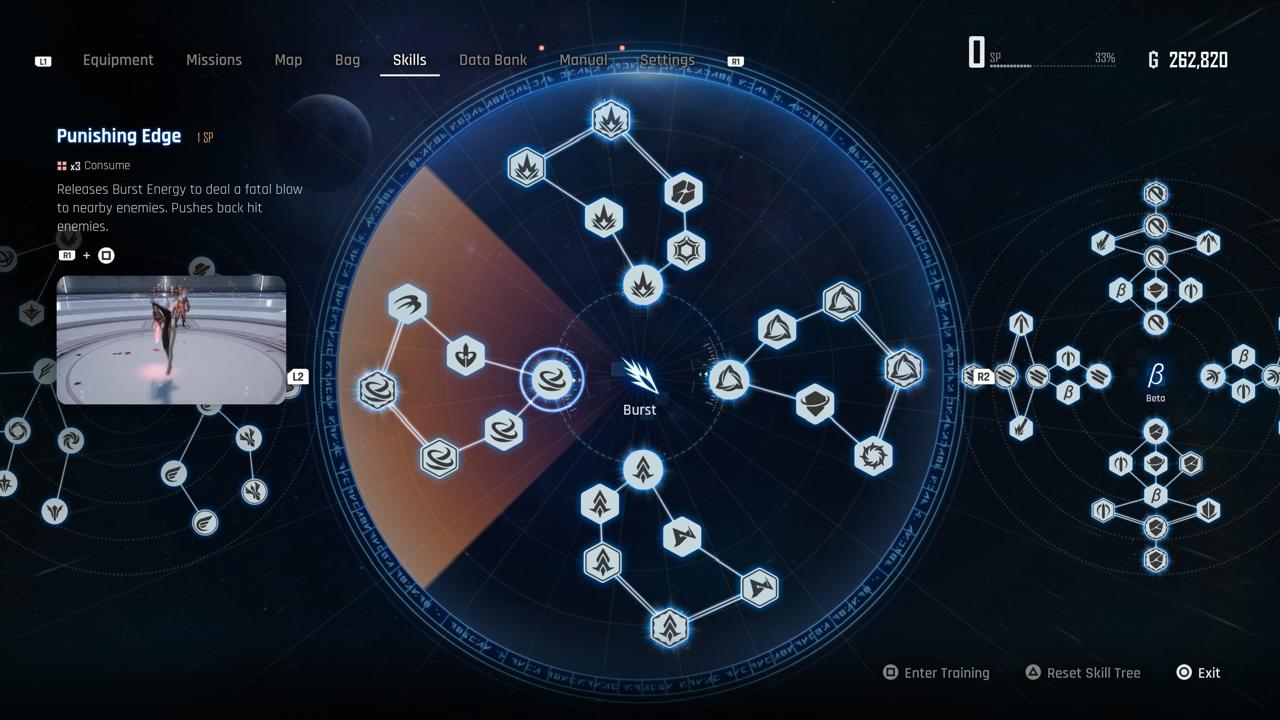Image resolution: width=1280 pixels, height=720 pixels.
Task: Choose the spiked ring skill node
Action: point(873,456)
